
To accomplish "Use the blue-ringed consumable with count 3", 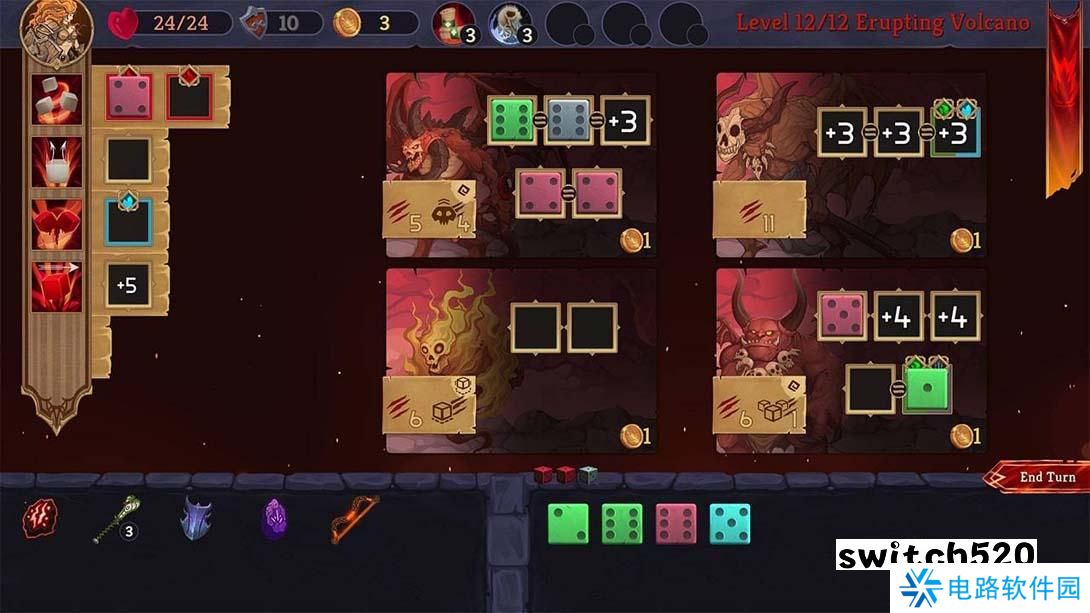I will 510,23.
